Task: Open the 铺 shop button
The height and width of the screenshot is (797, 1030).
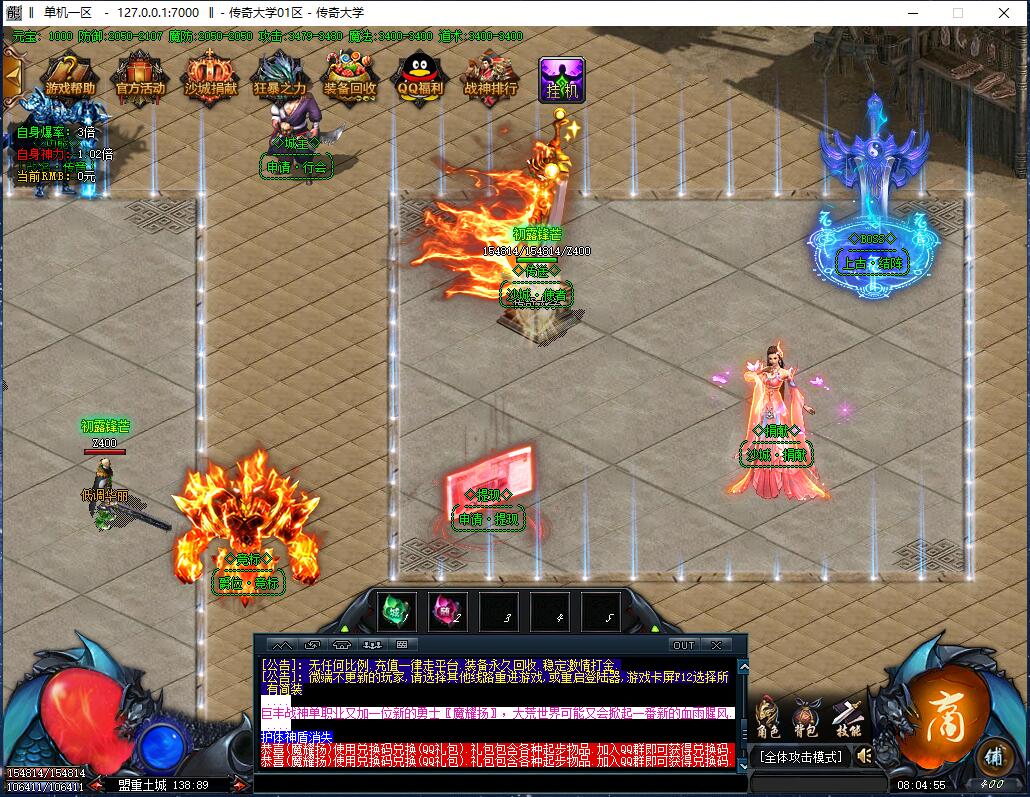Action: pos(993,756)
